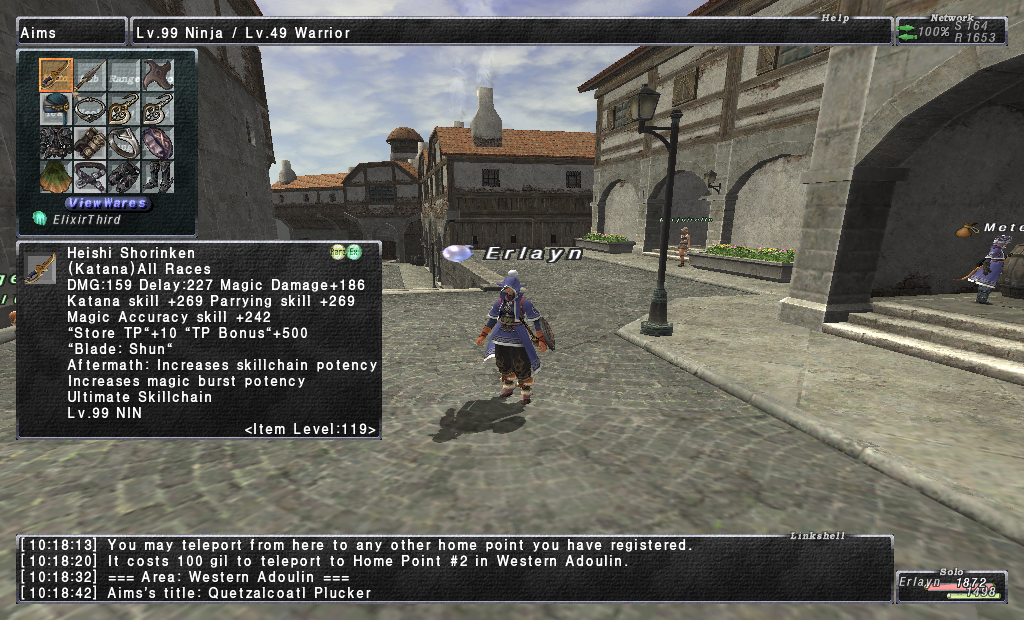Image resolution: width=1024 pixels, height=620 pixels.
Task: Select the silver ring slot
Action: coord(124,143)
